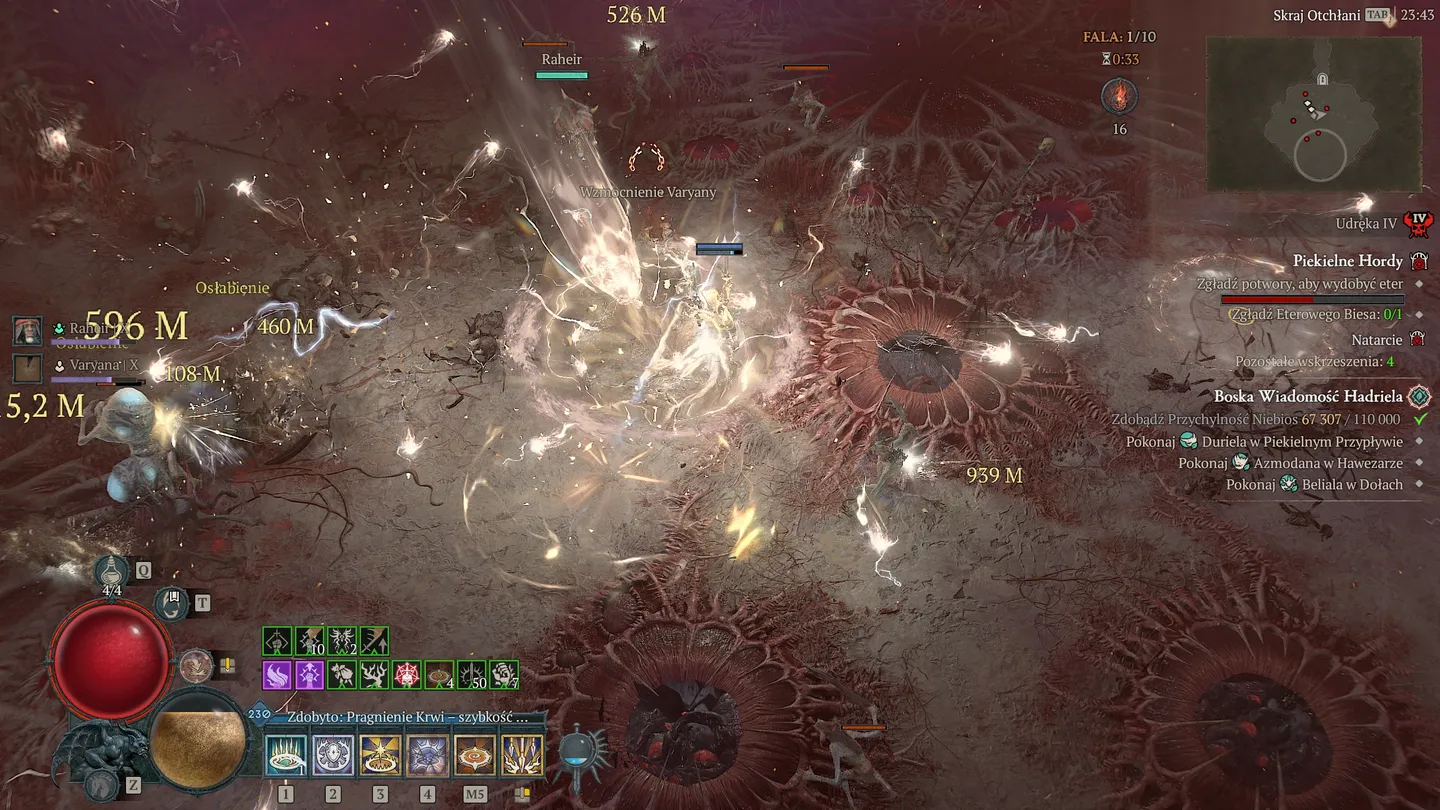
Task: Cast the orange swirl ground skill
Action: click(474, 755)
